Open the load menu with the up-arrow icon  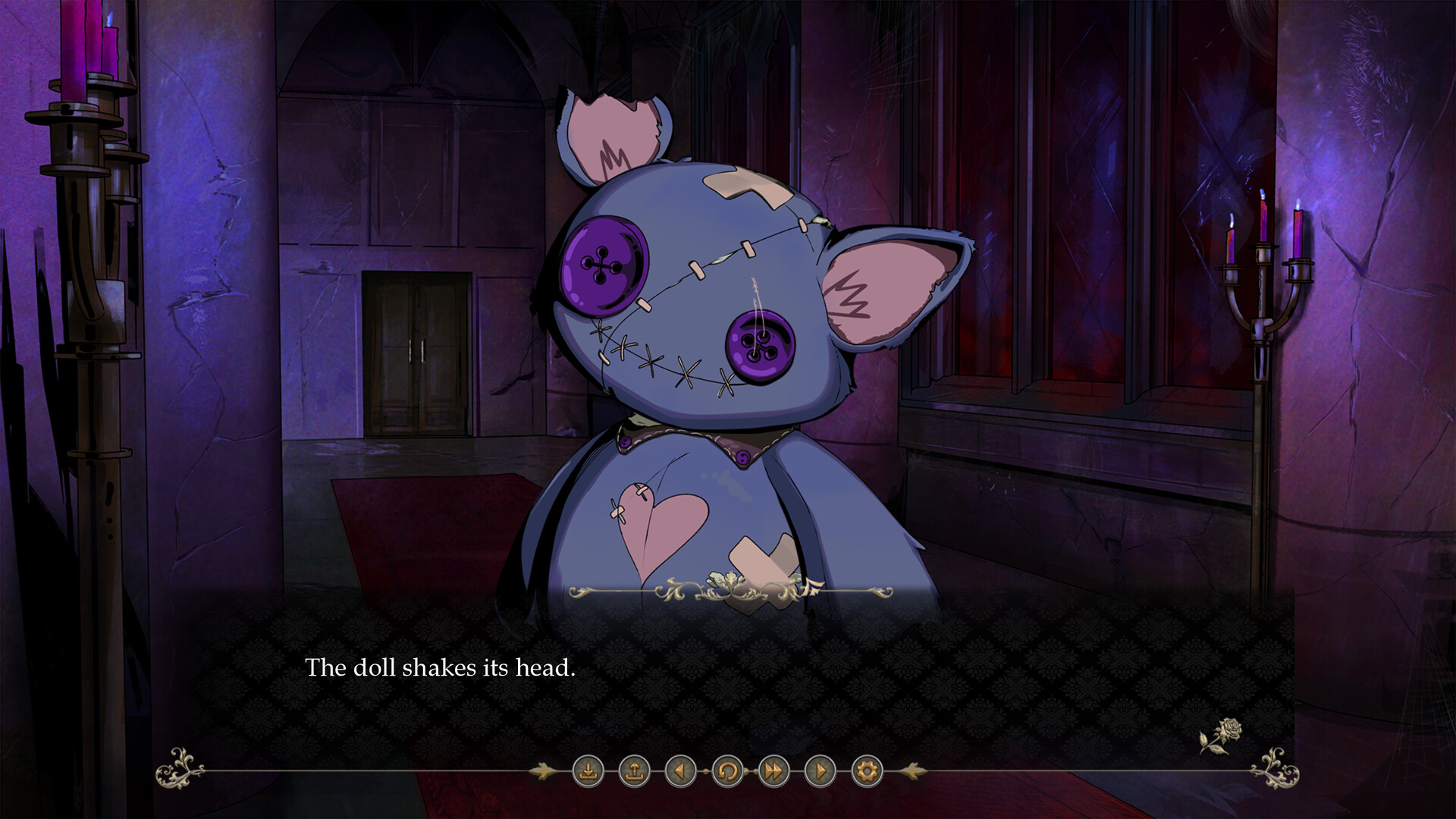click(634, 772)
